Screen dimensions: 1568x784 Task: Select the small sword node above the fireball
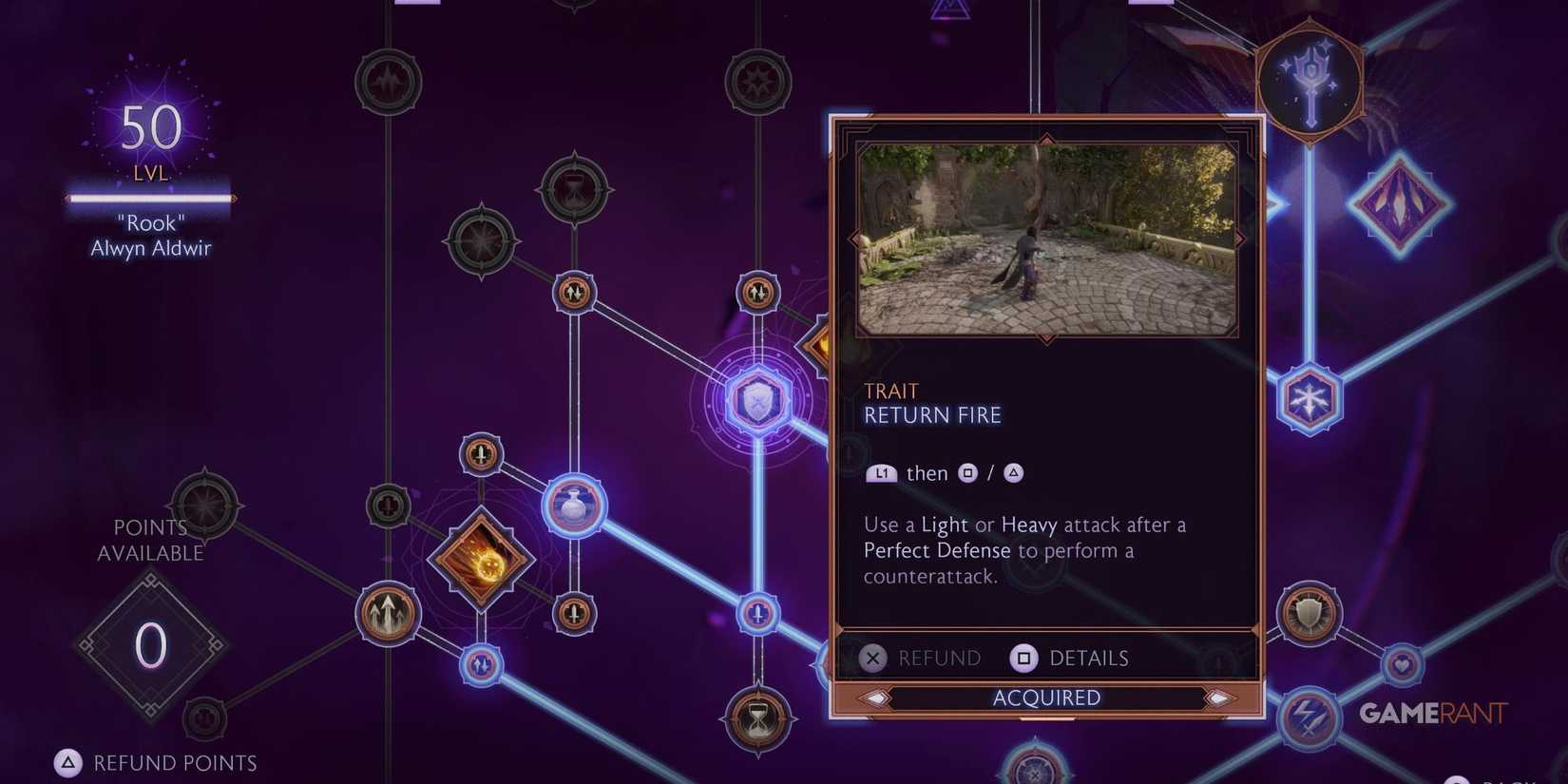481,455
